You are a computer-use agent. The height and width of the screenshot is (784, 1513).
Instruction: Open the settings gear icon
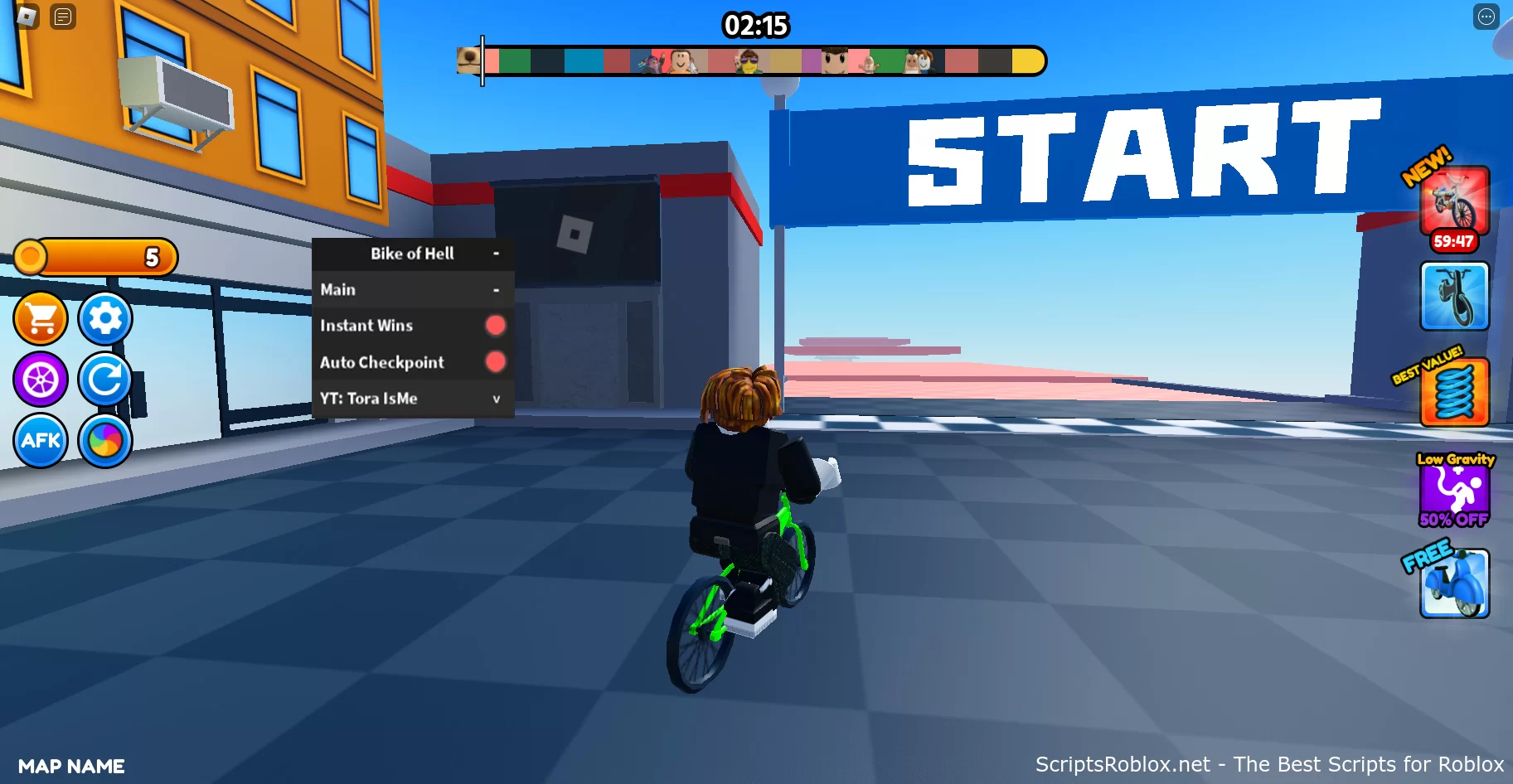click(104, 318)
